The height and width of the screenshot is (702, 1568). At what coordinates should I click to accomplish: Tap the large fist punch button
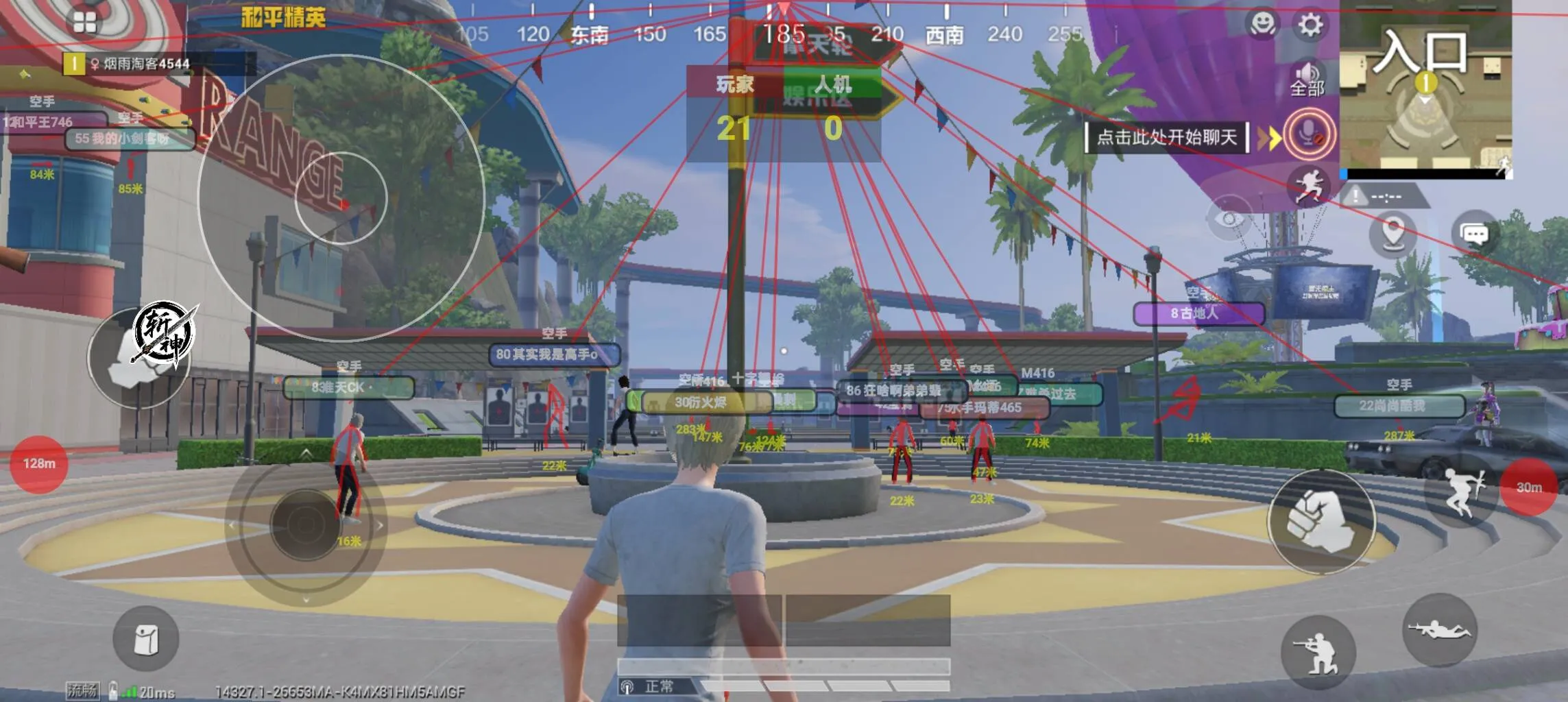coord(1320,522)
